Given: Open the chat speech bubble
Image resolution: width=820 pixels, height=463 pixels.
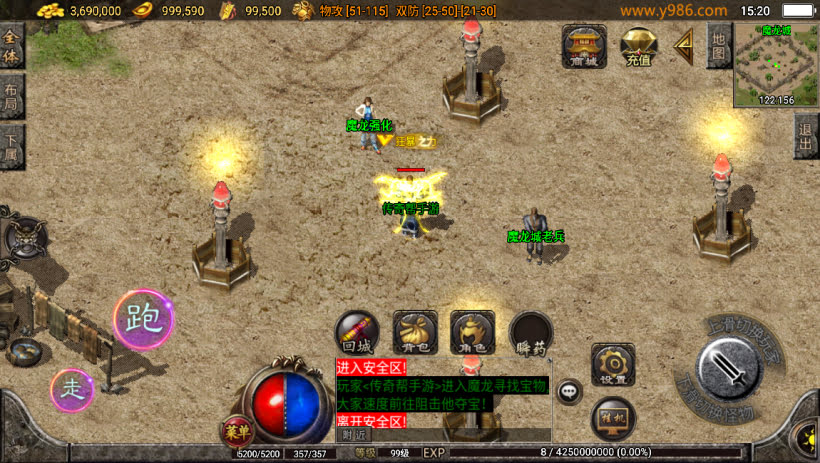Looking at the screenshot, I should click(x=570, y=391).
